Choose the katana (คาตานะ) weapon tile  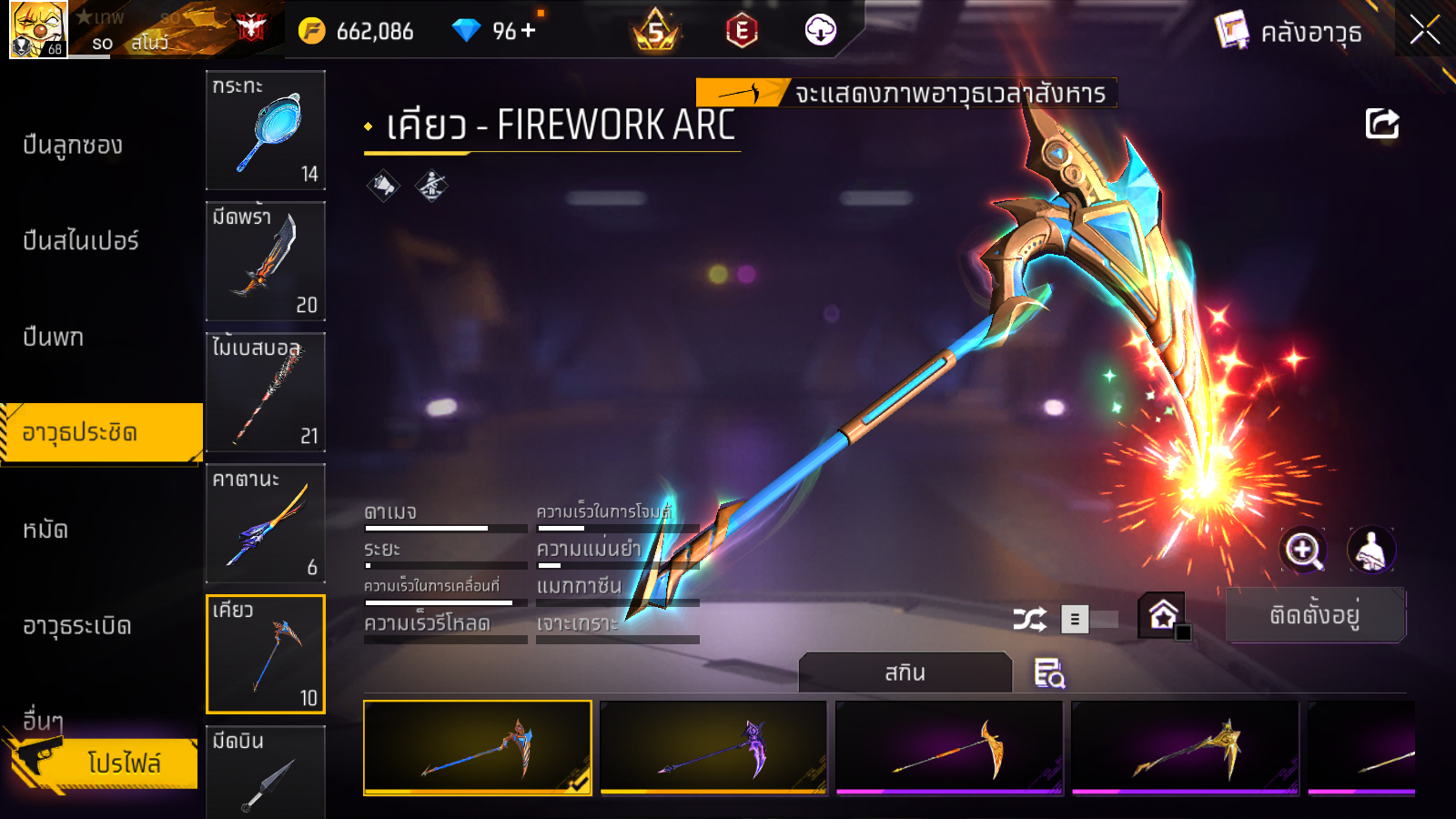tap(266, 523)
